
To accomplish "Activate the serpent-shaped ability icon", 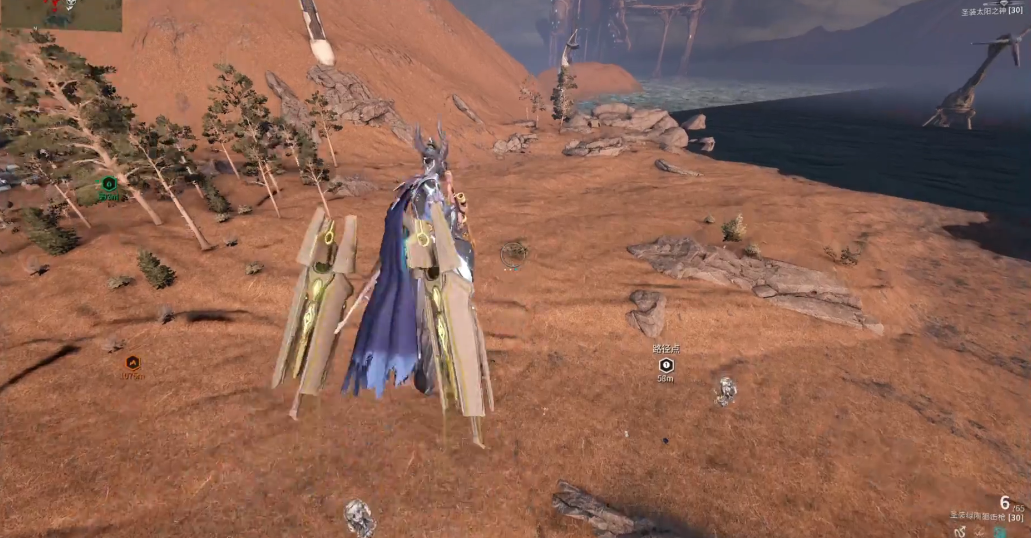I will click(x=960, y=532).
